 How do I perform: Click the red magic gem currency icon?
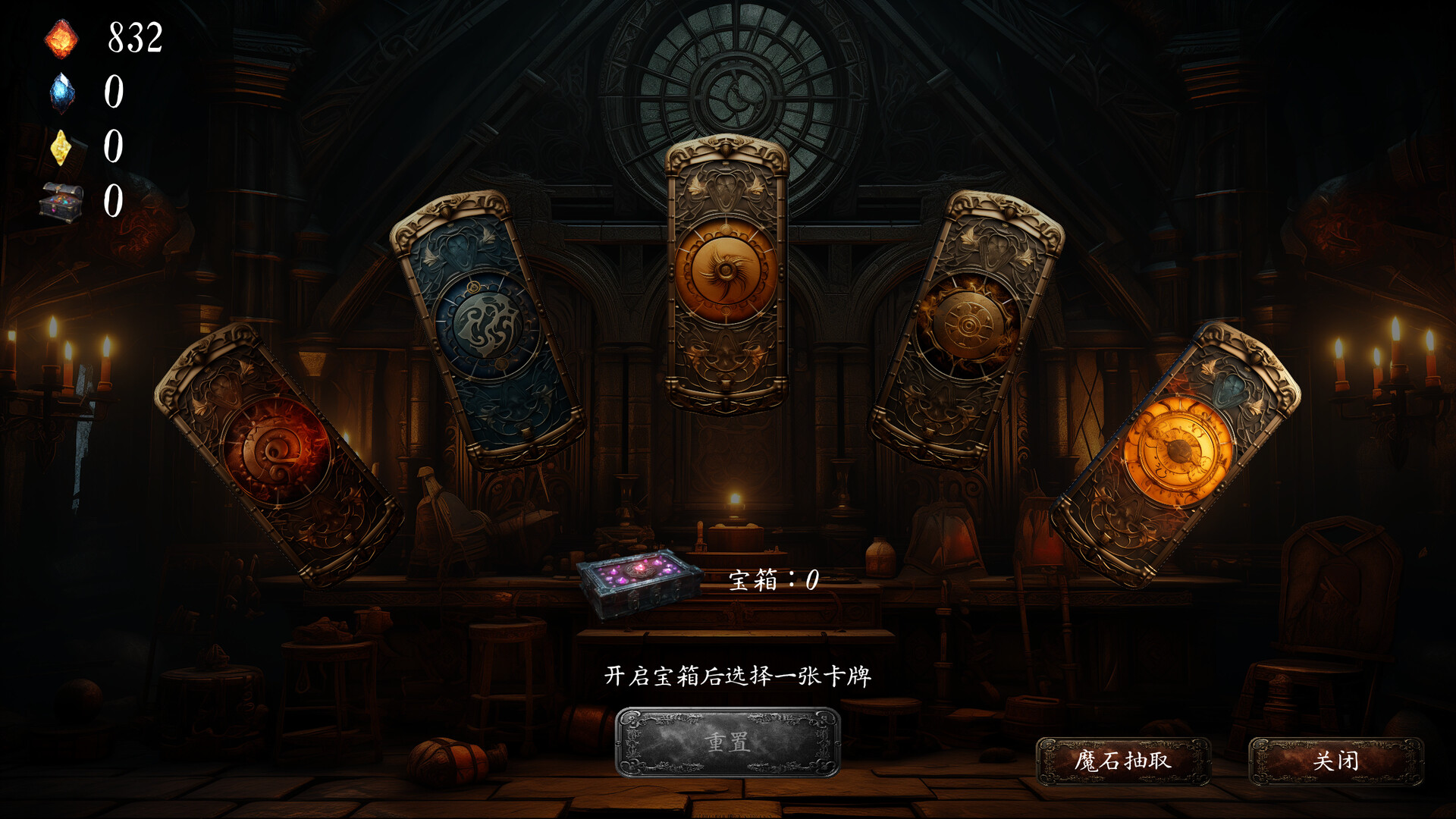click(x=62, y=38)
